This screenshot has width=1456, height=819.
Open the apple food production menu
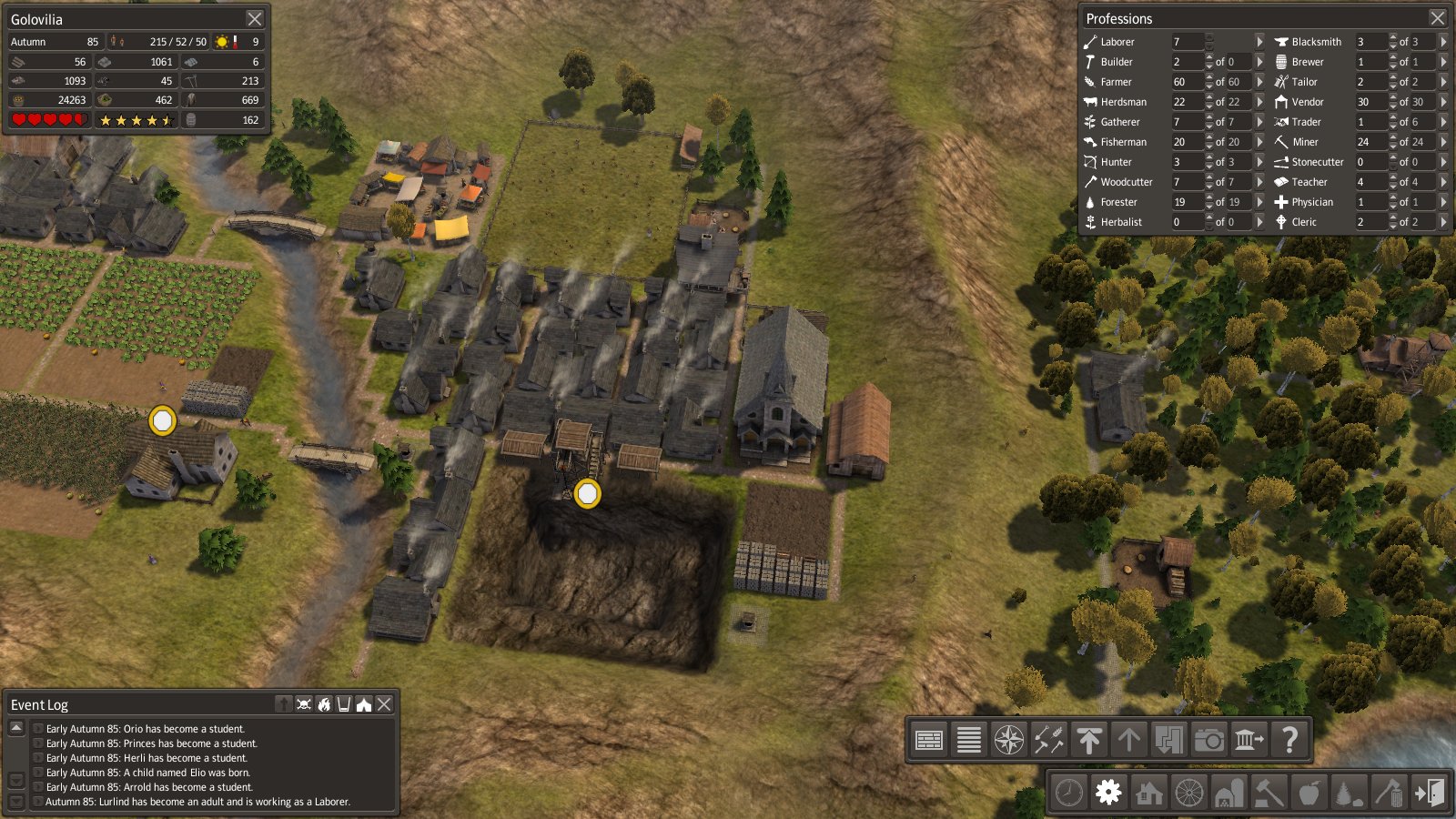1309,793
